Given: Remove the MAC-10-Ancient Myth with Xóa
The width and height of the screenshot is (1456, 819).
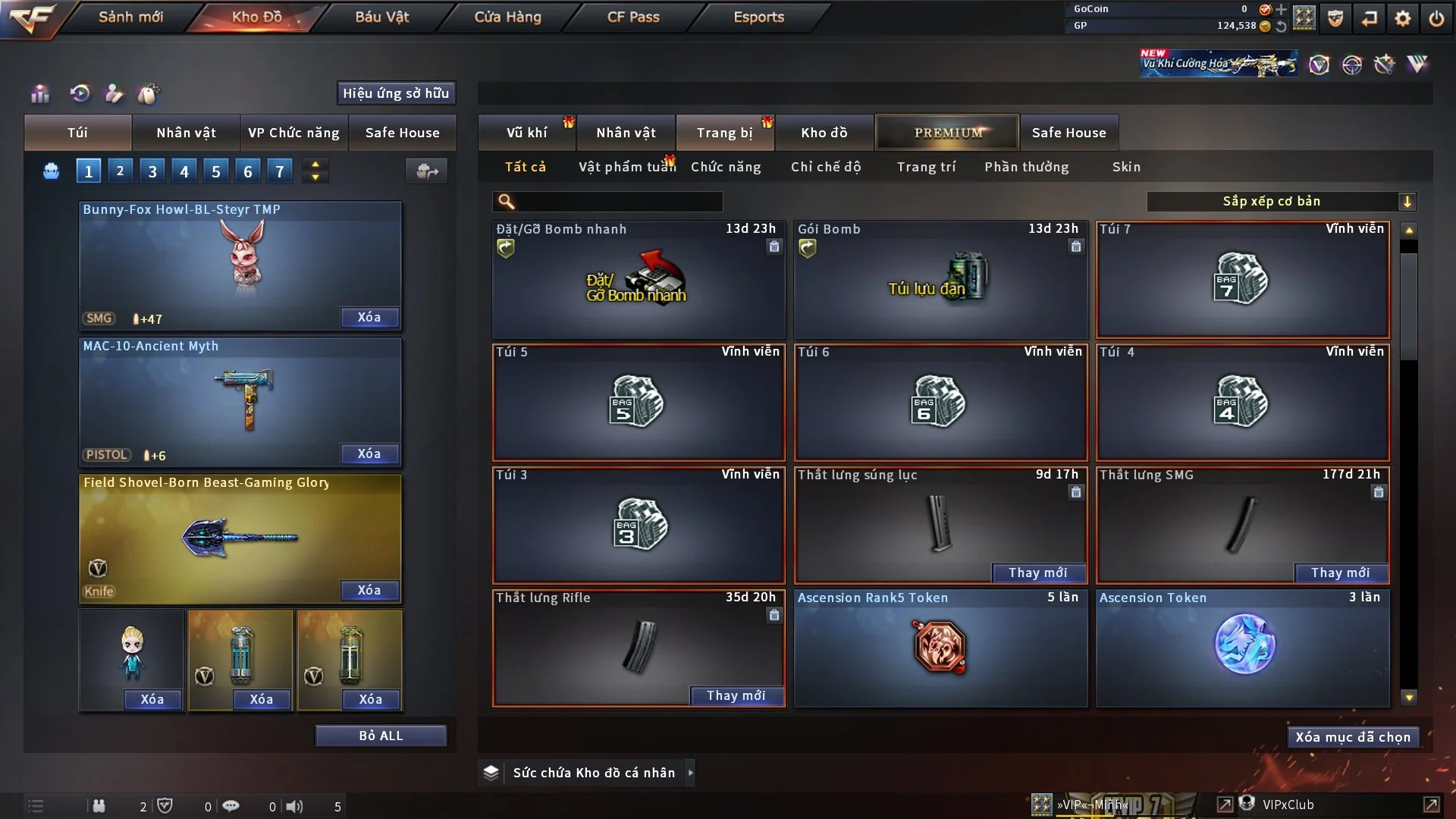Looking at the screenshot, I should pyautogui.click(x=369, y=453).
